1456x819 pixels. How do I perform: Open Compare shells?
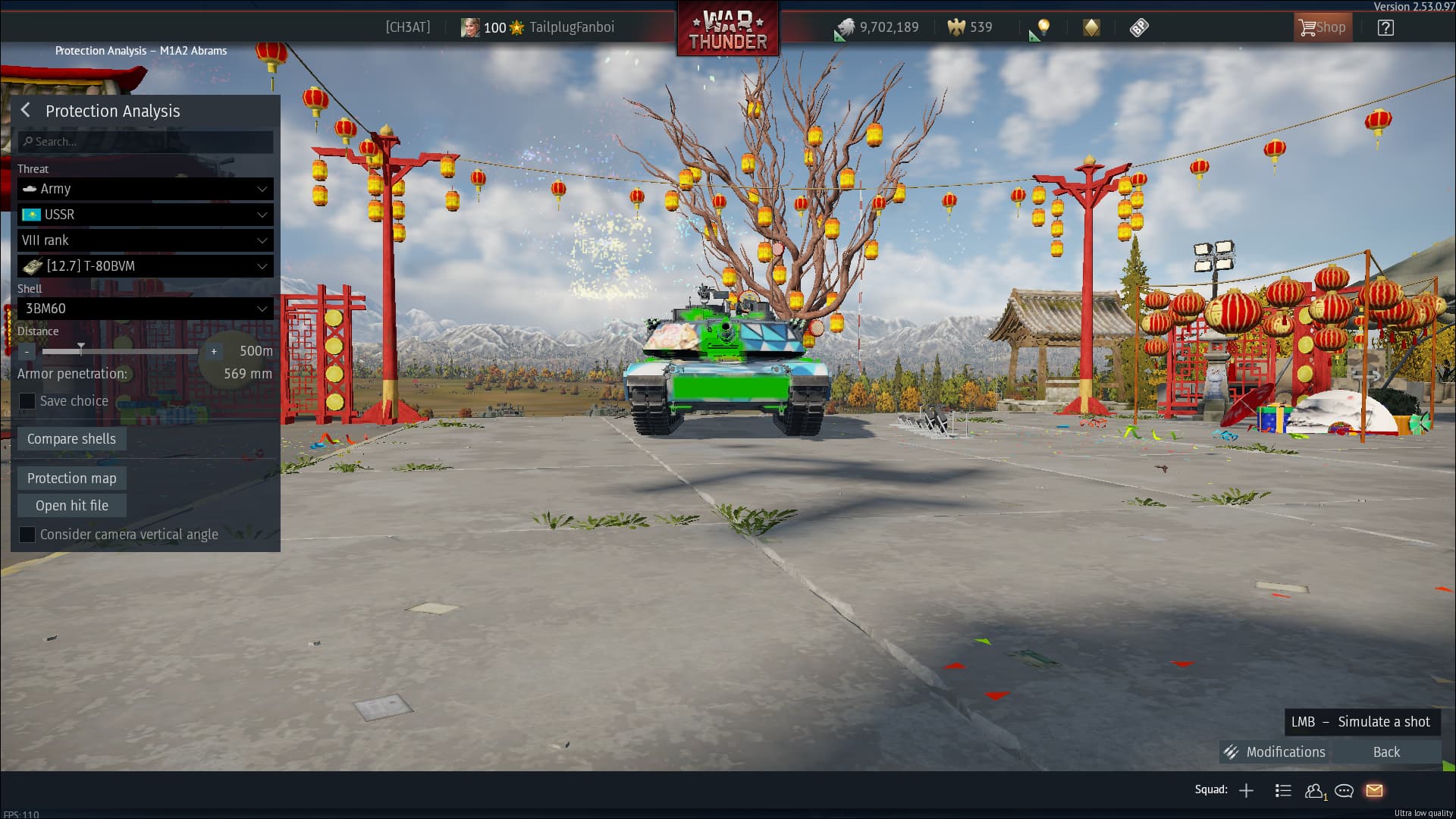click(x=71, y=439)
